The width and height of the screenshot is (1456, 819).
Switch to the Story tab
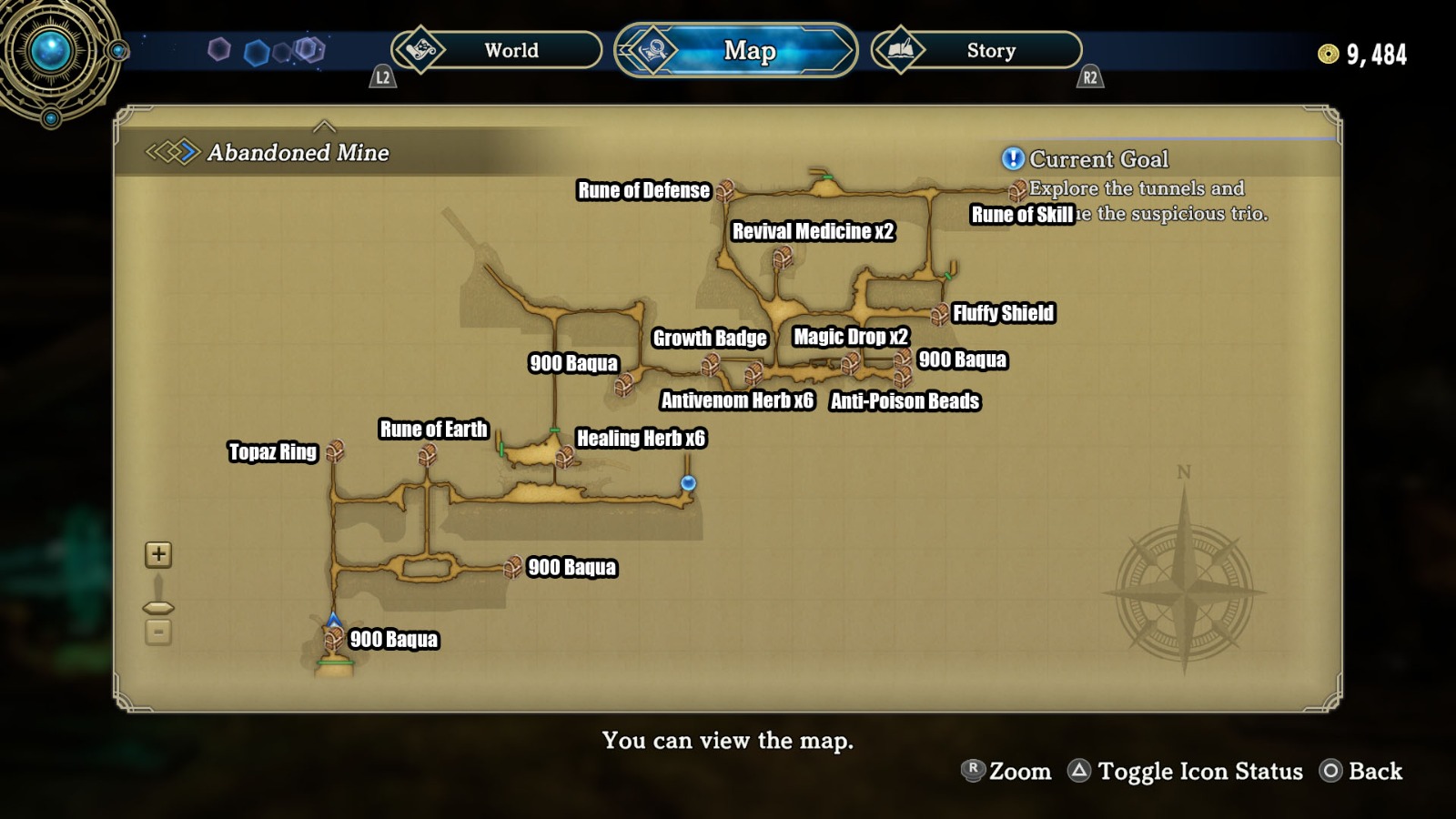(x=990, y=51)
